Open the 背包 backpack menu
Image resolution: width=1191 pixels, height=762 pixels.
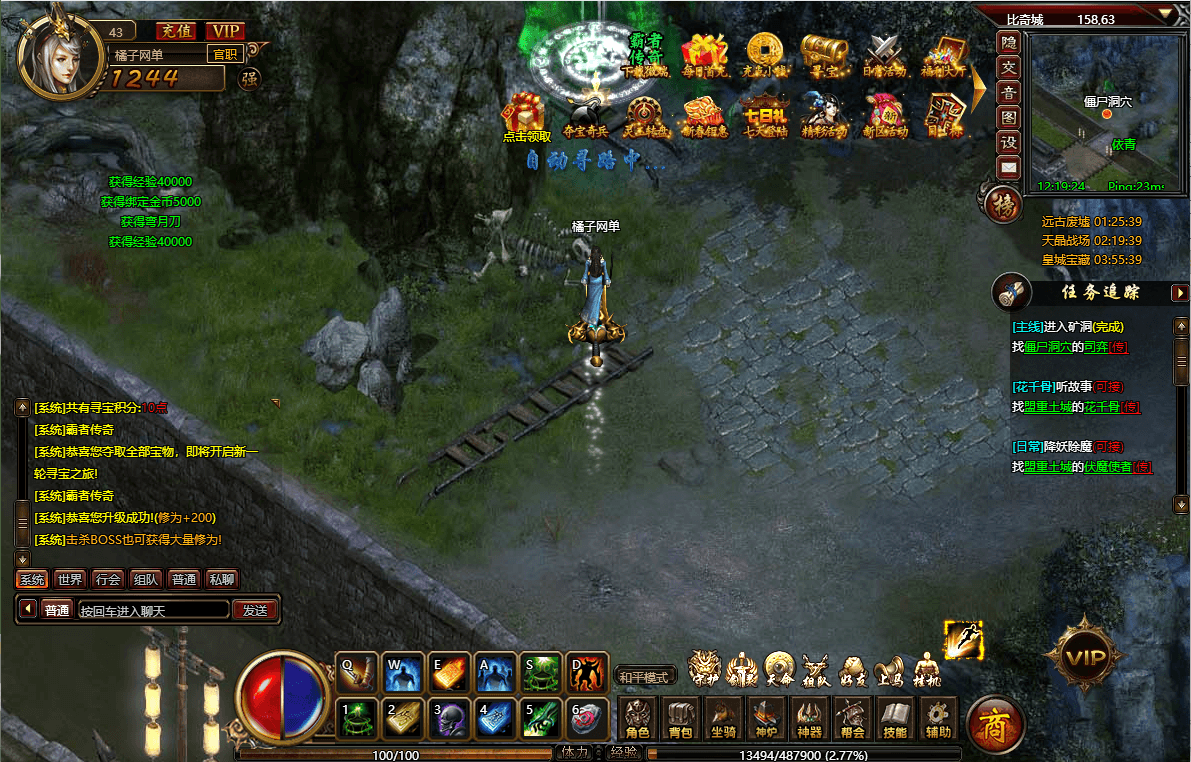click(680, 718)
